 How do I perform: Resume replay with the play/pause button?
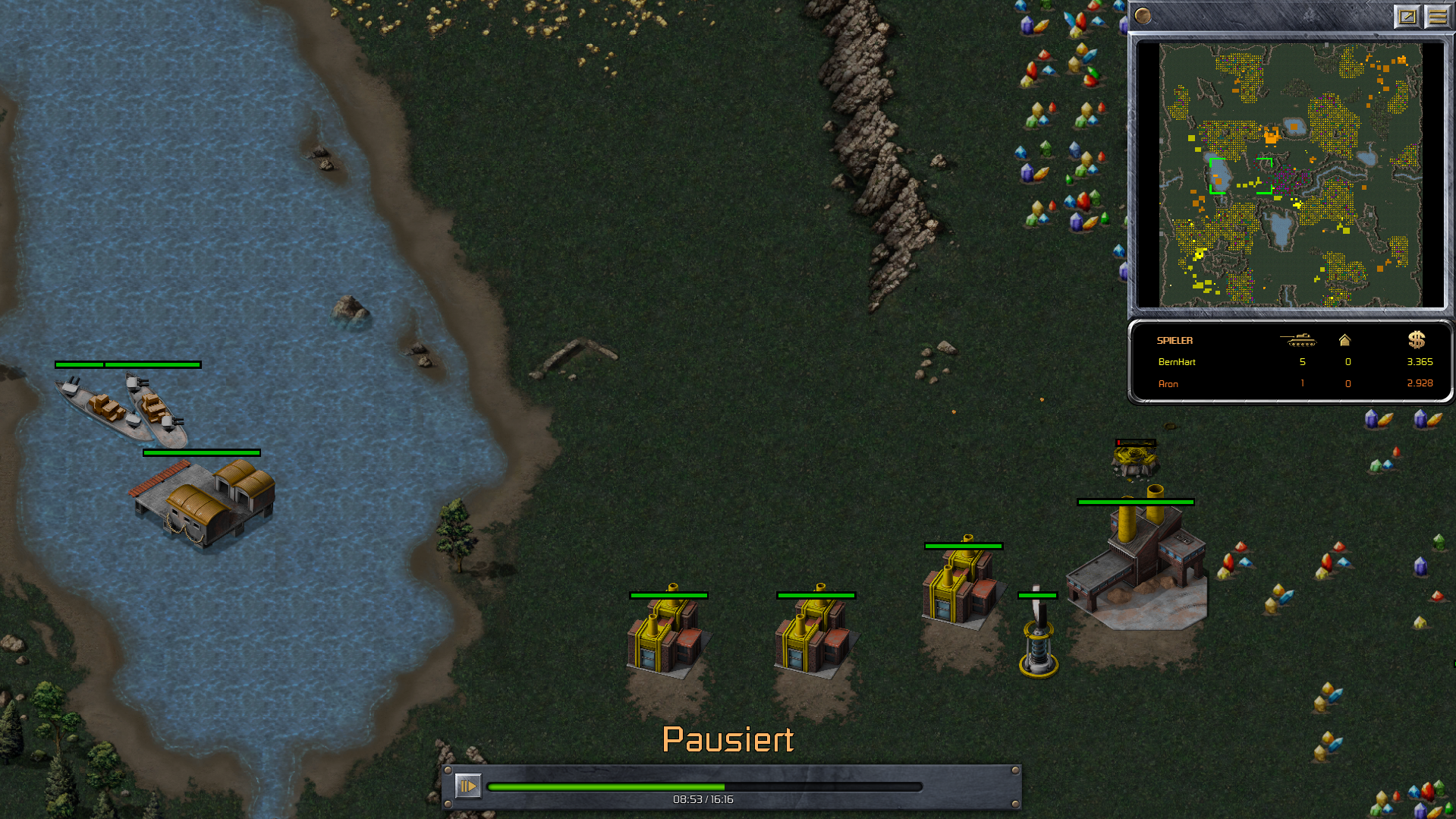pos(467,786)
